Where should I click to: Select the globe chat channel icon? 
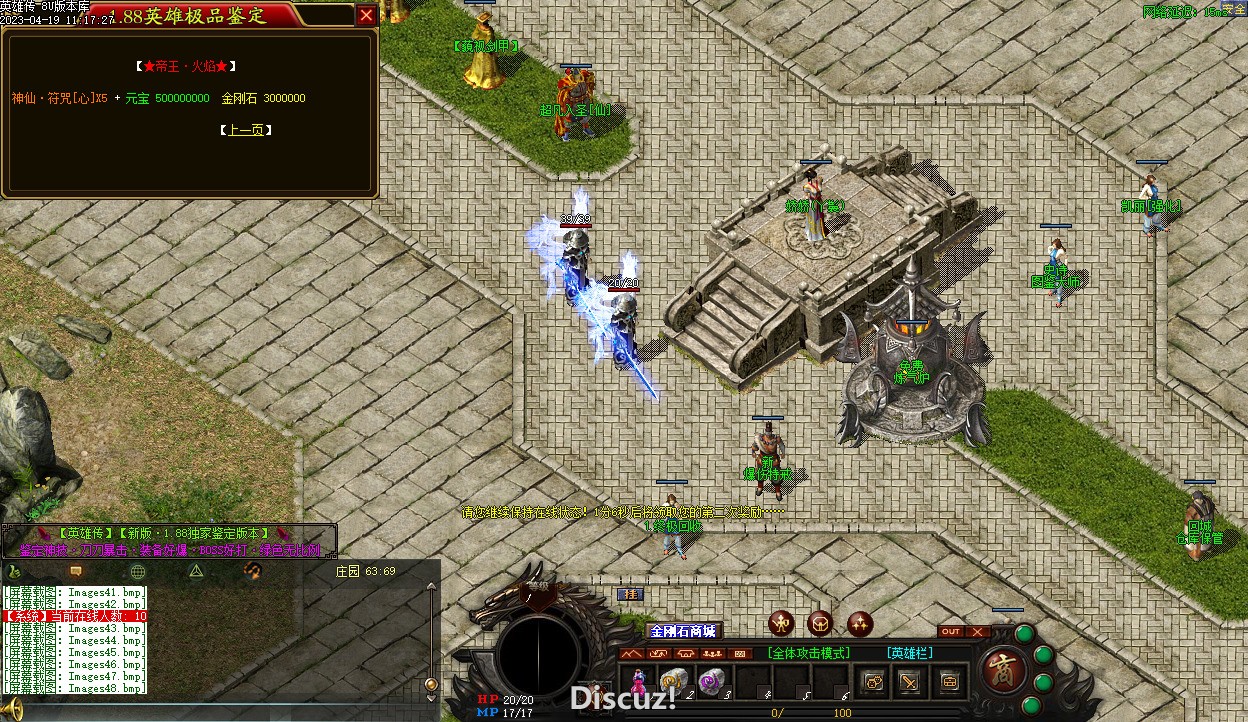coord(138,571)
